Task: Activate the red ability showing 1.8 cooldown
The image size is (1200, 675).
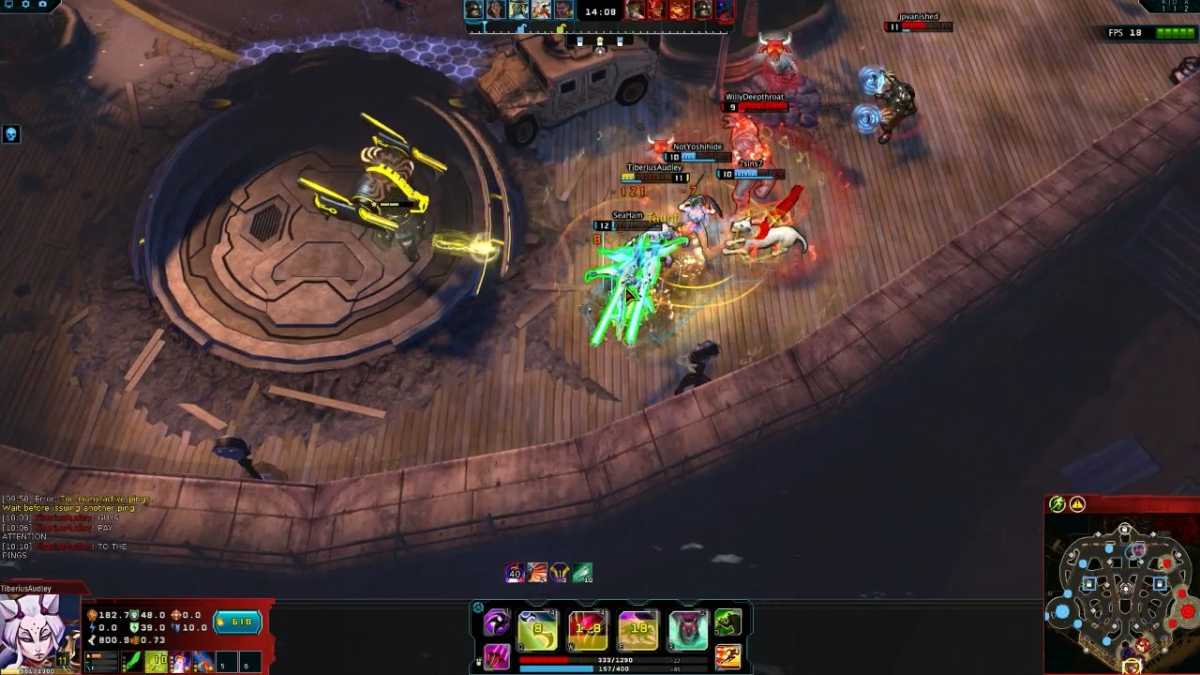Action: point(588,630)
